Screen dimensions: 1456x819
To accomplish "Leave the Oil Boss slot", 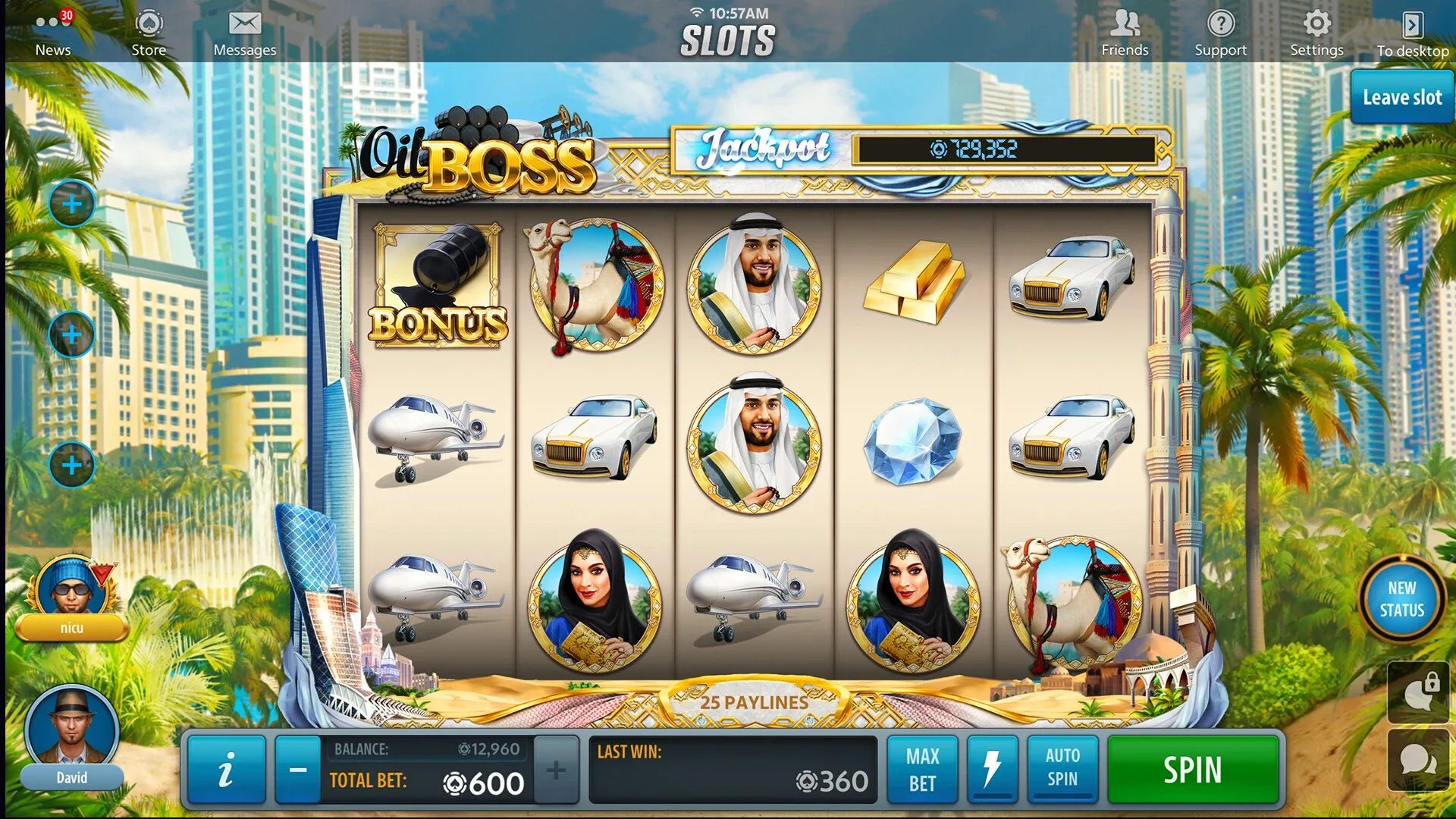I will coord(1401,98).
